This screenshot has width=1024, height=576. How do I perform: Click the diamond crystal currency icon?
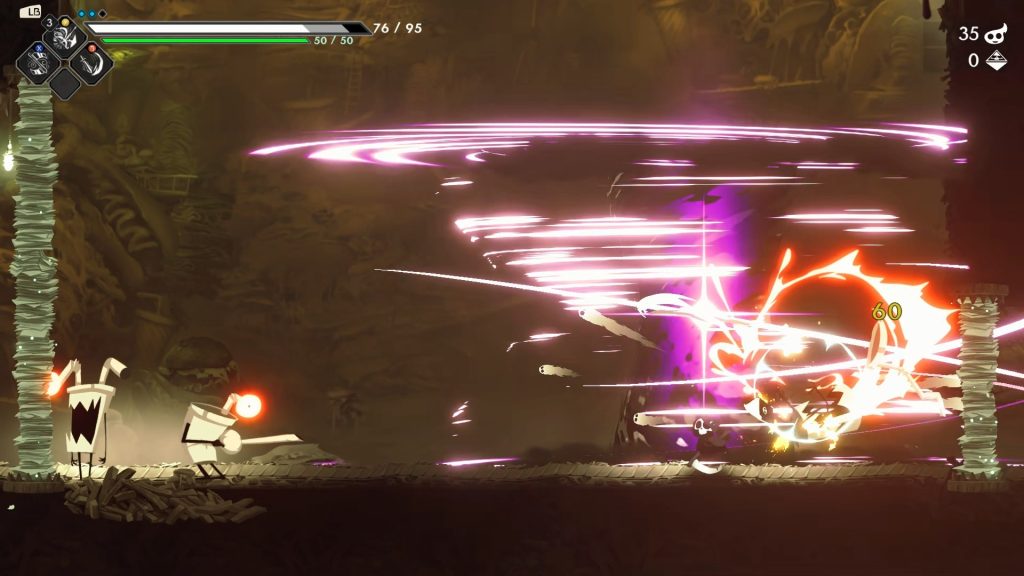[x=996, y=61]
